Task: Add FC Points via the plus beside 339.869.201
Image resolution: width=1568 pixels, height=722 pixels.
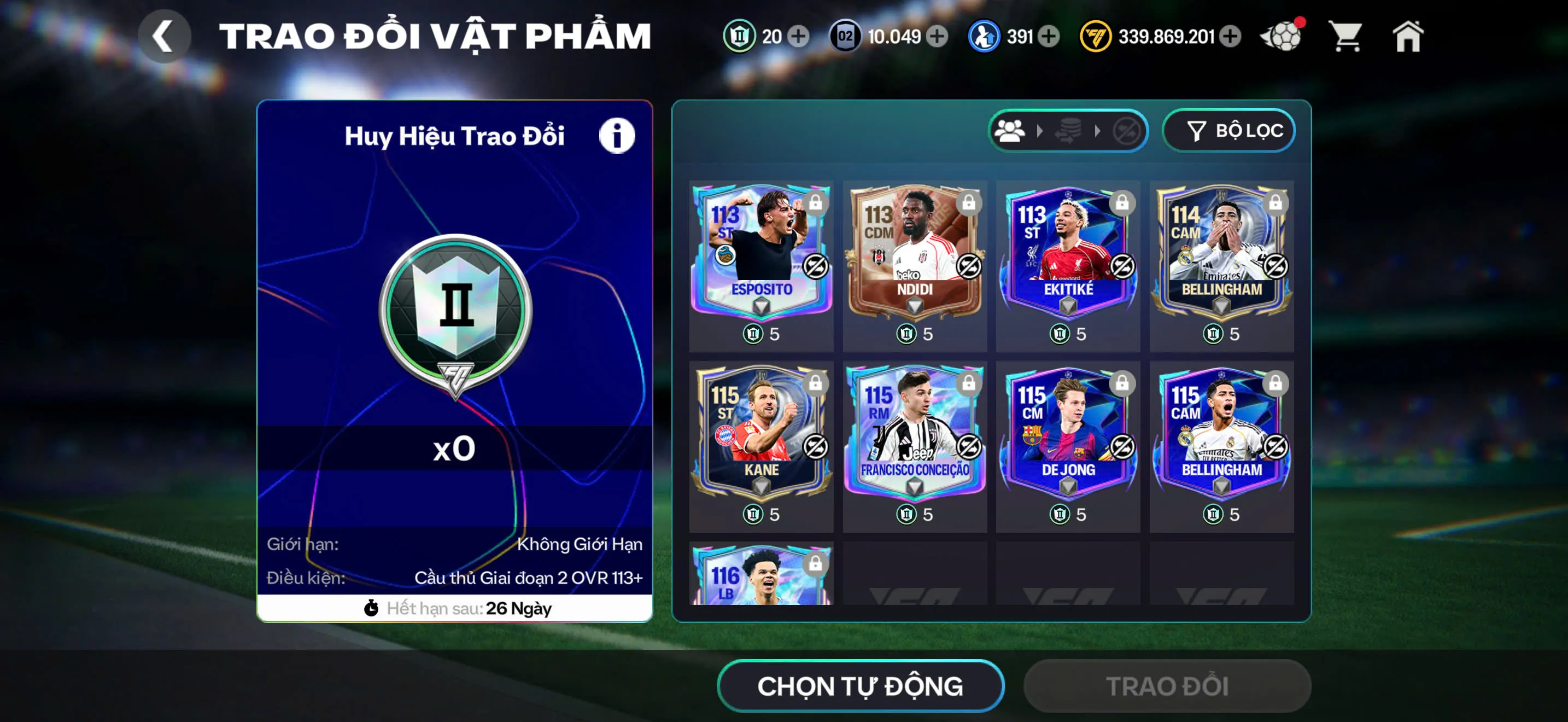Action: pos(1230,37)
